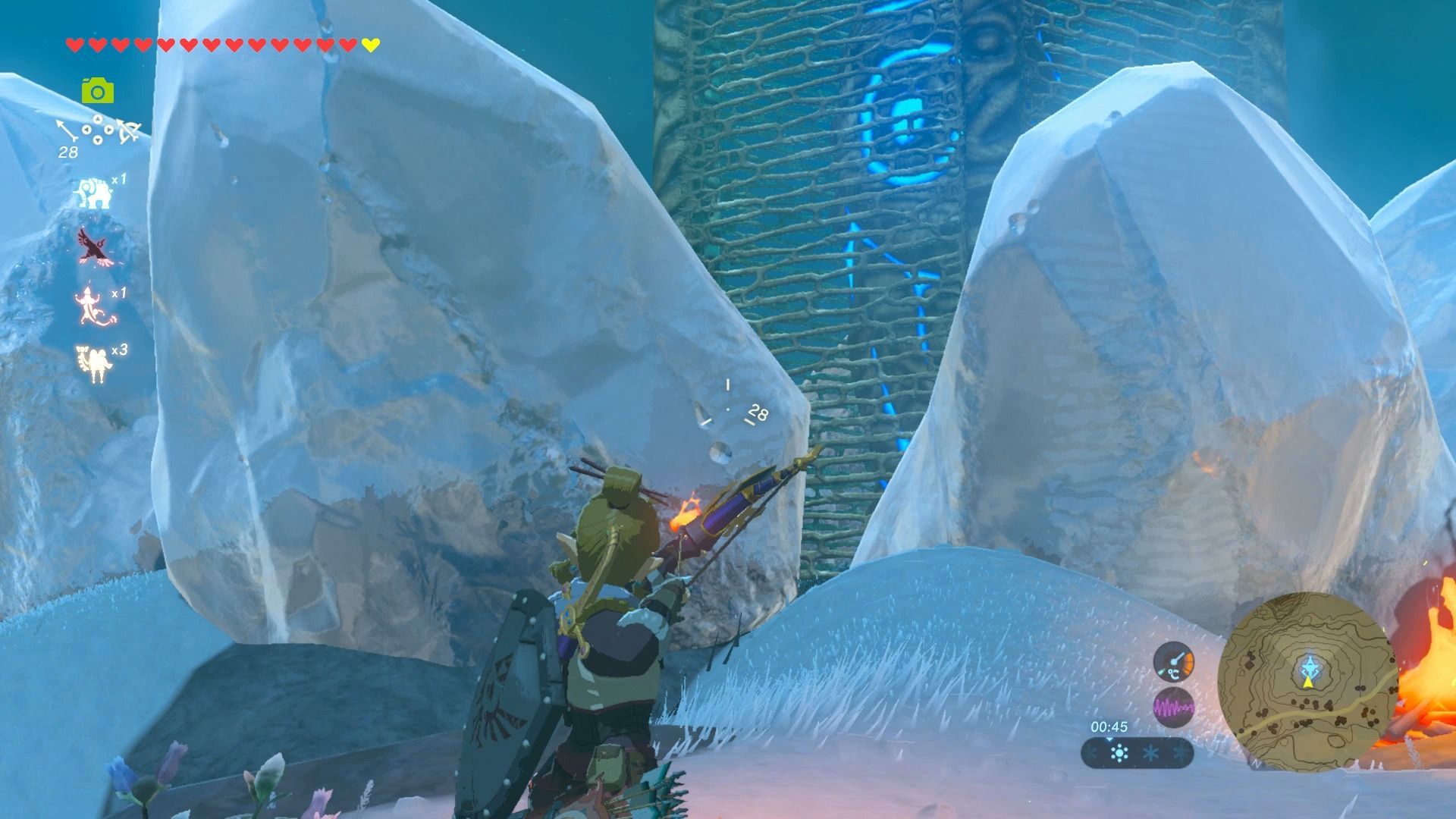Select the red Revali's Gale bird icon
This screenshot has width=1456, height=819.
[x=95, y=247]
